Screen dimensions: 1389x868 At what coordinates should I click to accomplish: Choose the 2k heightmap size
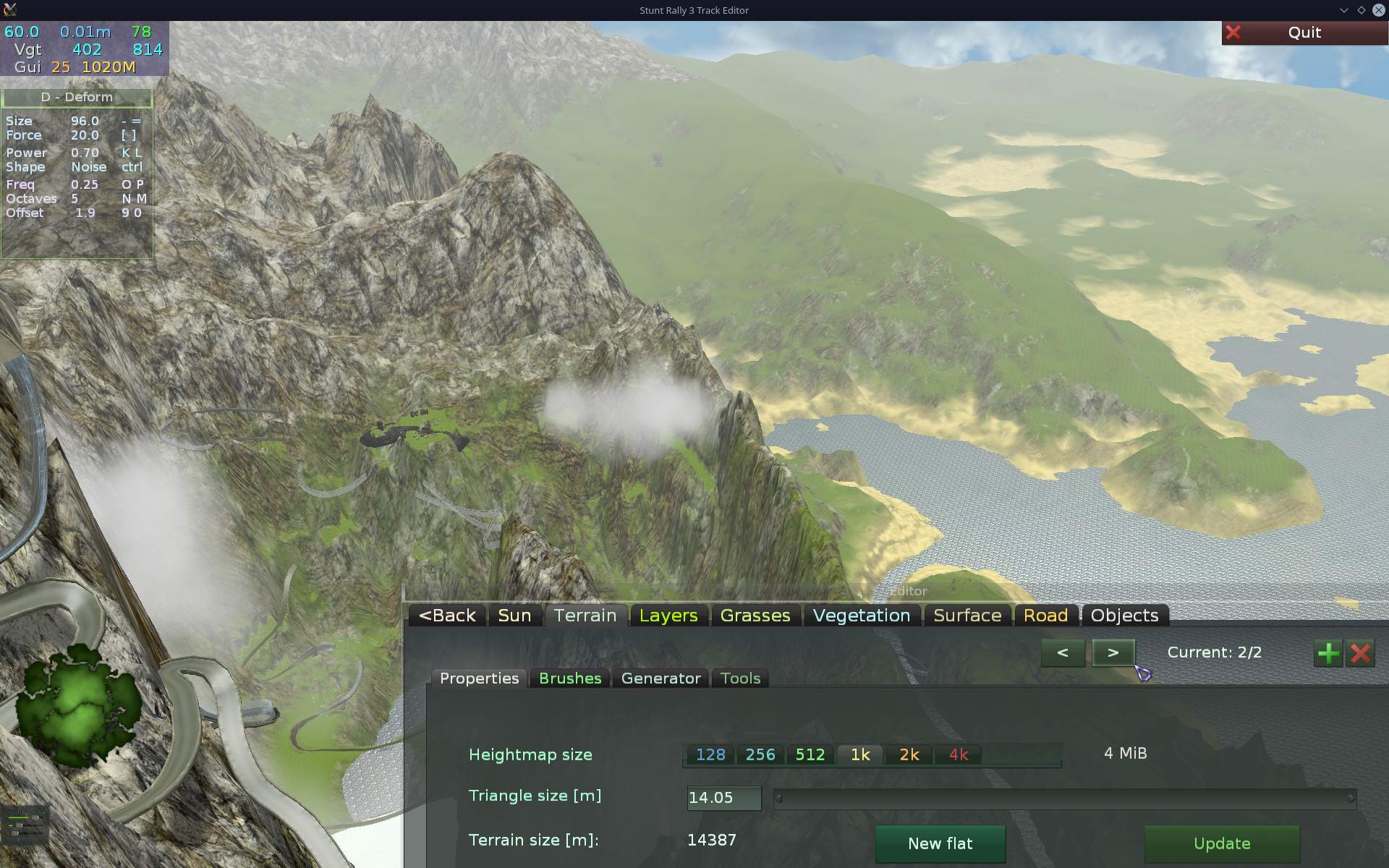point(909,754)
